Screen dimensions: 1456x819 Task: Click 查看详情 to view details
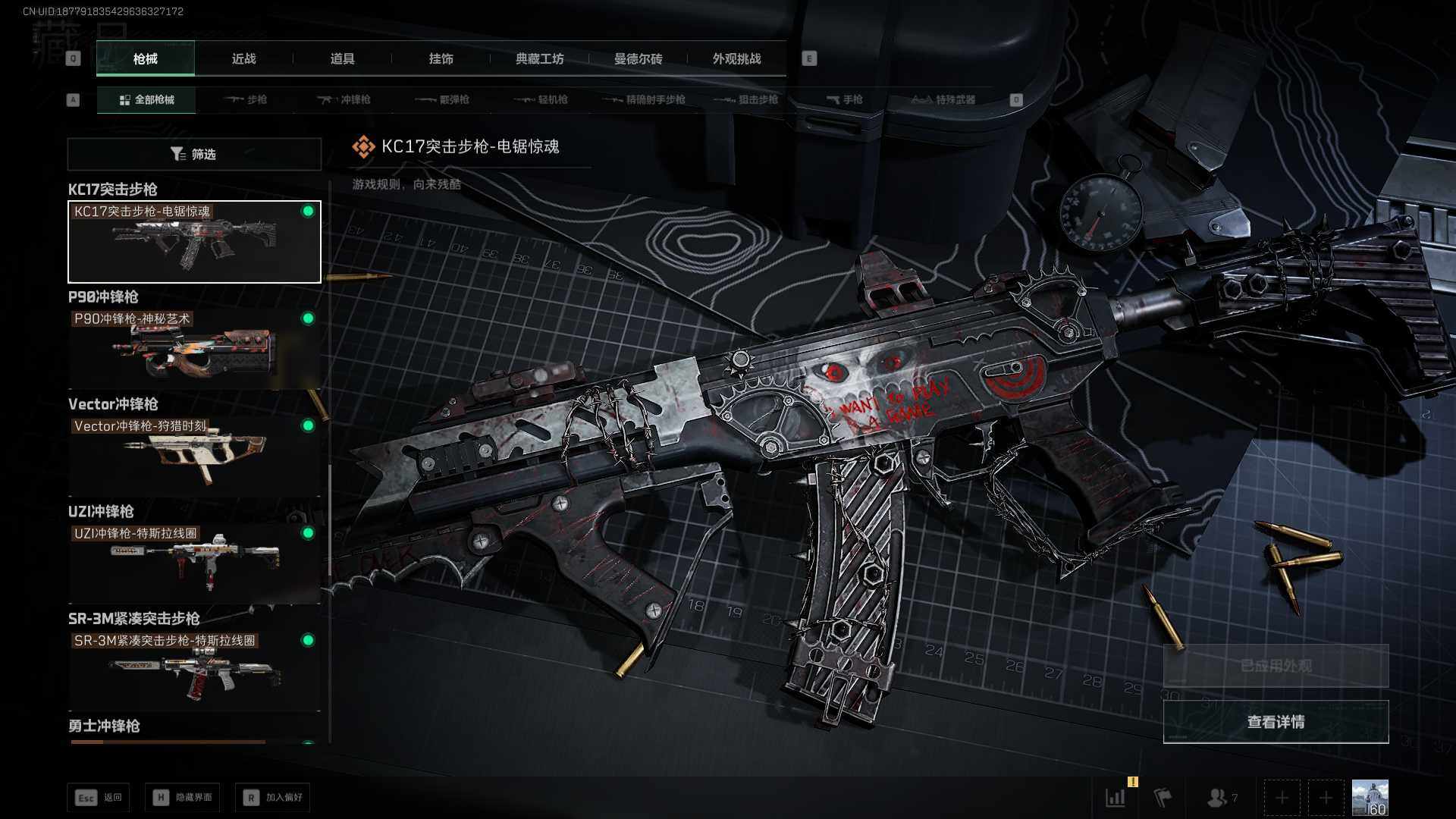[1276, 722]
